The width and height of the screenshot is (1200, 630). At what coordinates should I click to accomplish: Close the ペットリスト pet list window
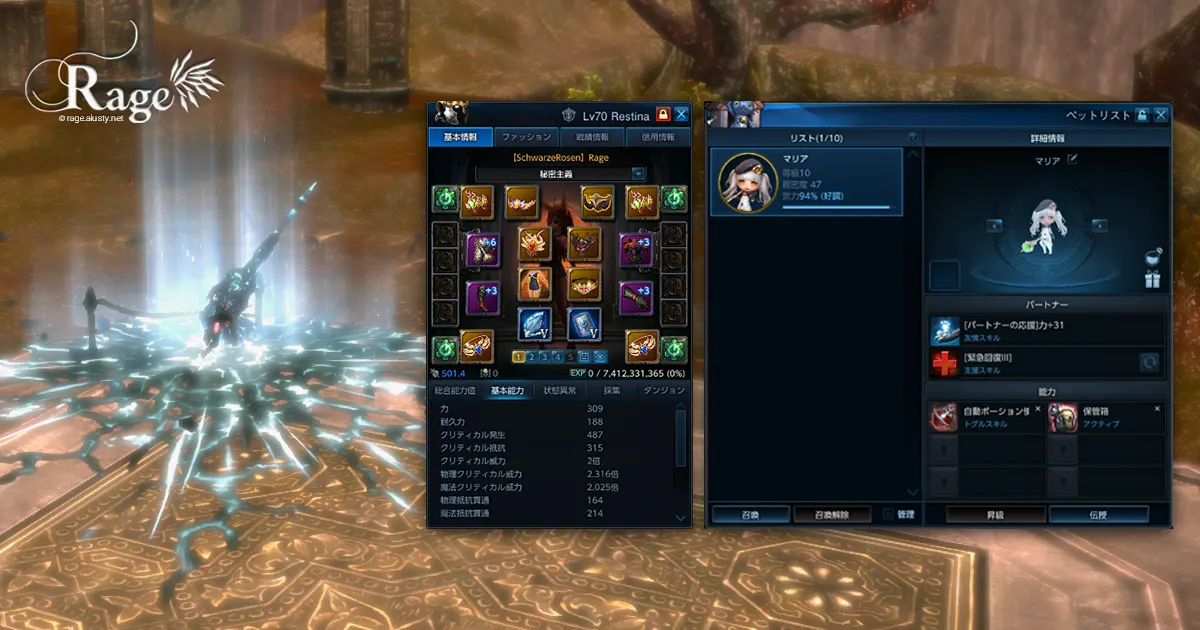pos(1160,115)
